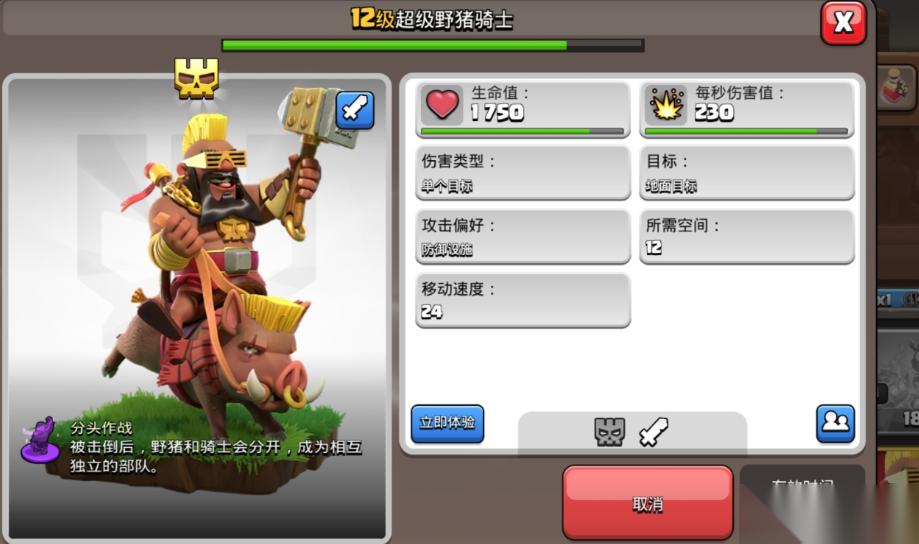Click the red 取消 cancel button
Screen dimensions: 919x544
pyautogui.click(x=647, y=503)
